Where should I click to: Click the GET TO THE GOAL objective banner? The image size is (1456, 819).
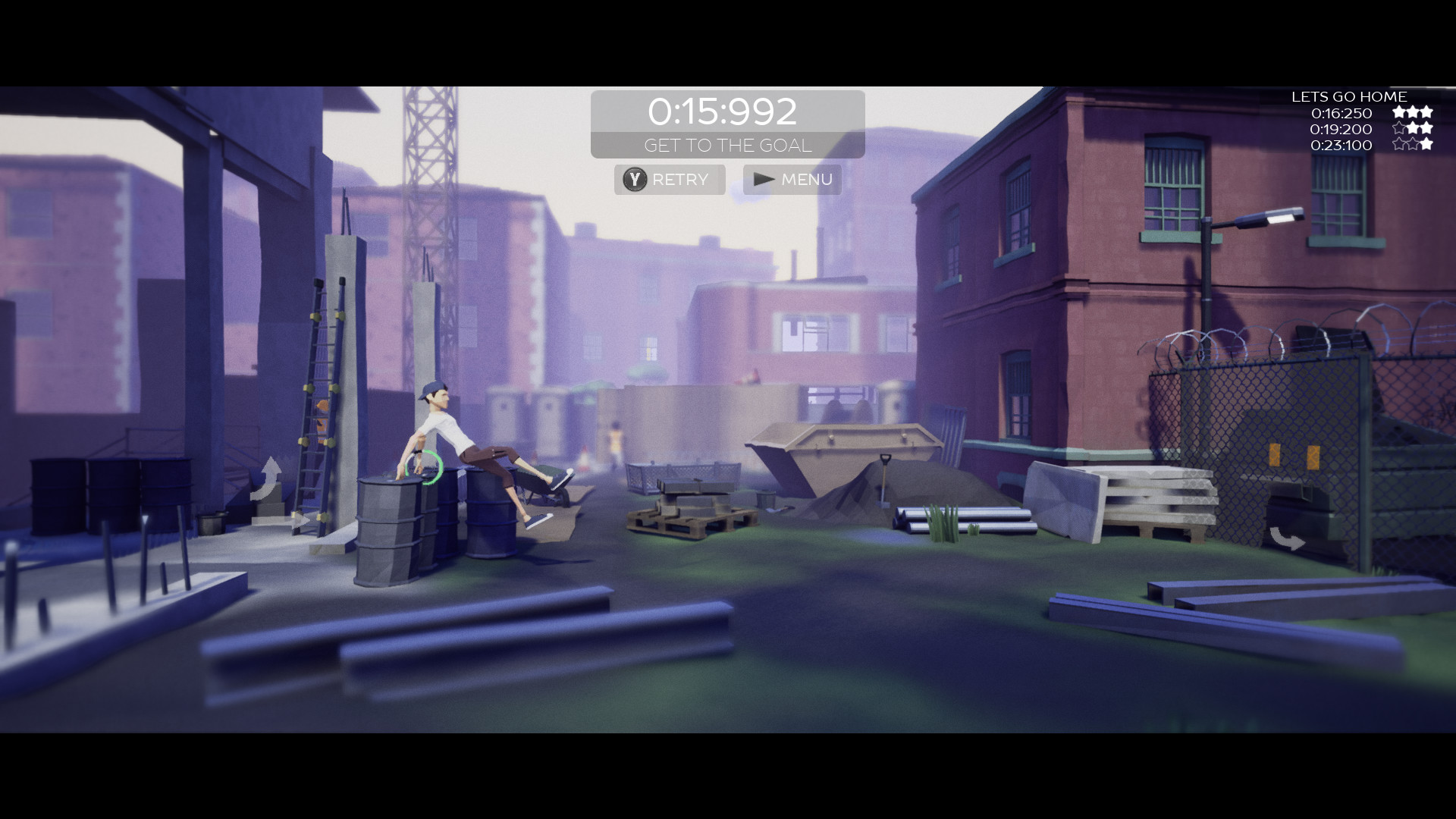pyautogui.click(x=727, y=146)
